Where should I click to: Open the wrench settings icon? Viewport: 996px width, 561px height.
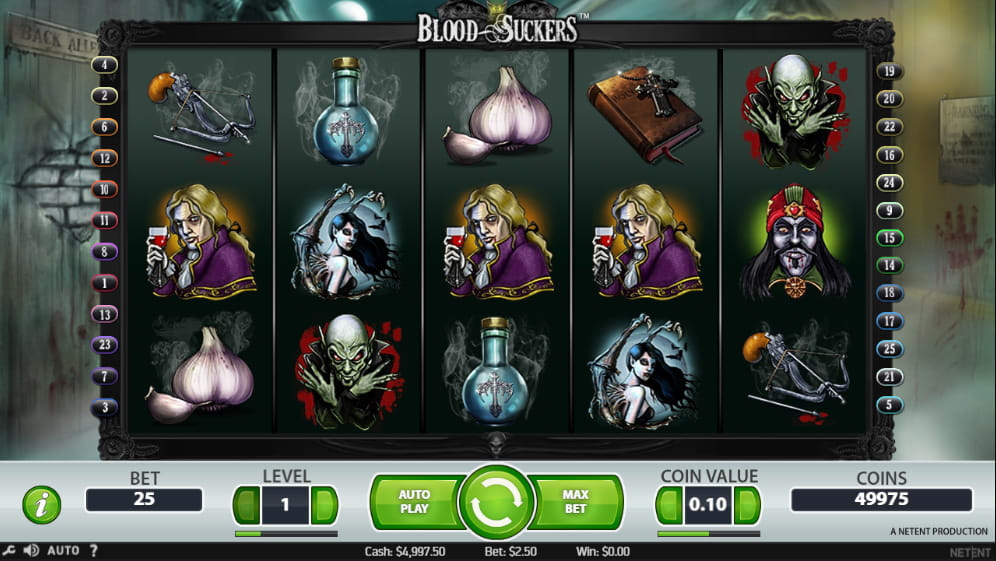(x=9, y=551)
